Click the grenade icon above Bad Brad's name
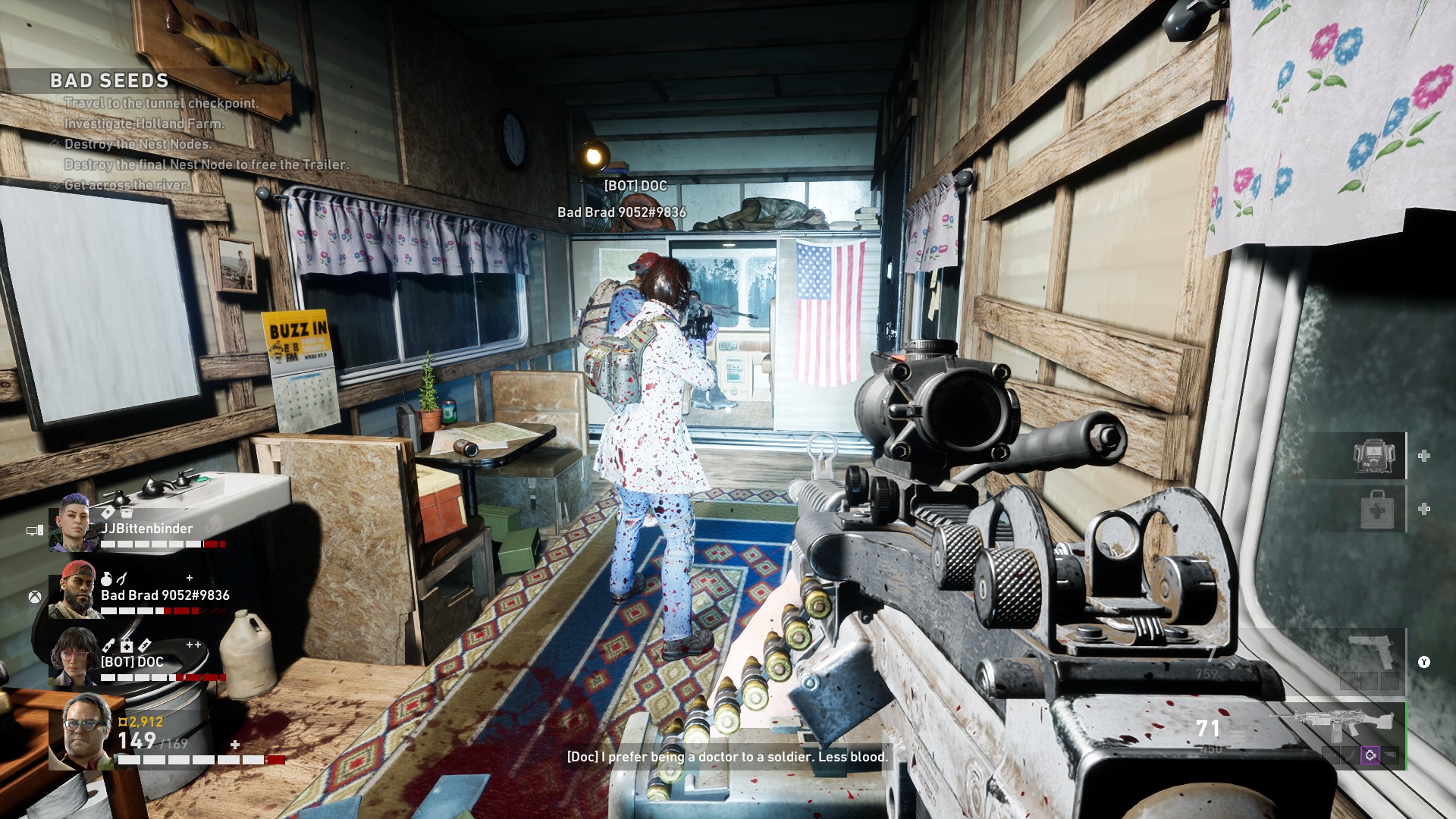Image resolution: width=1456 pixels, height=819 pixels. [107, 579]
